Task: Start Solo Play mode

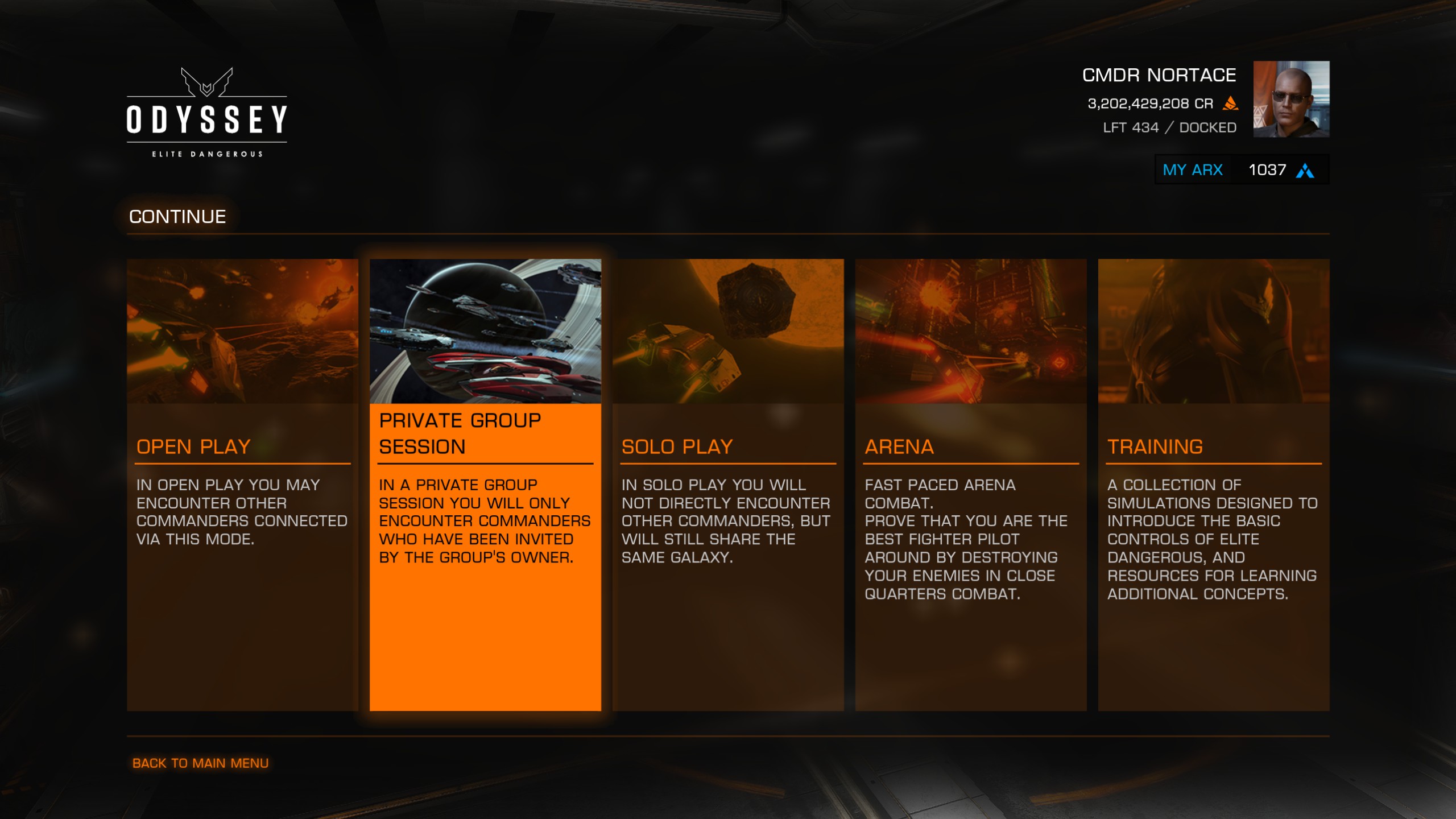Action: click(x=727, y=484)
